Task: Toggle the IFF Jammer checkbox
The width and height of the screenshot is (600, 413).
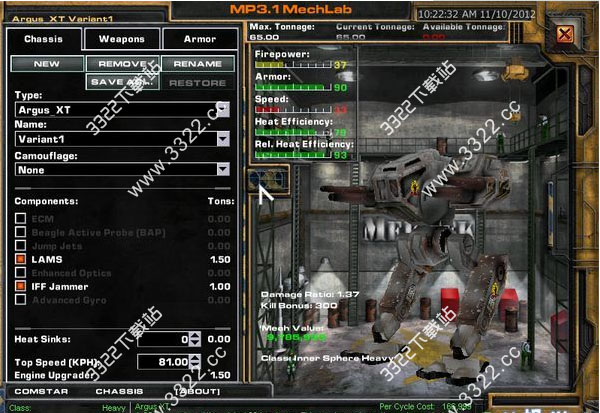Action: click(x=20, y=286)
